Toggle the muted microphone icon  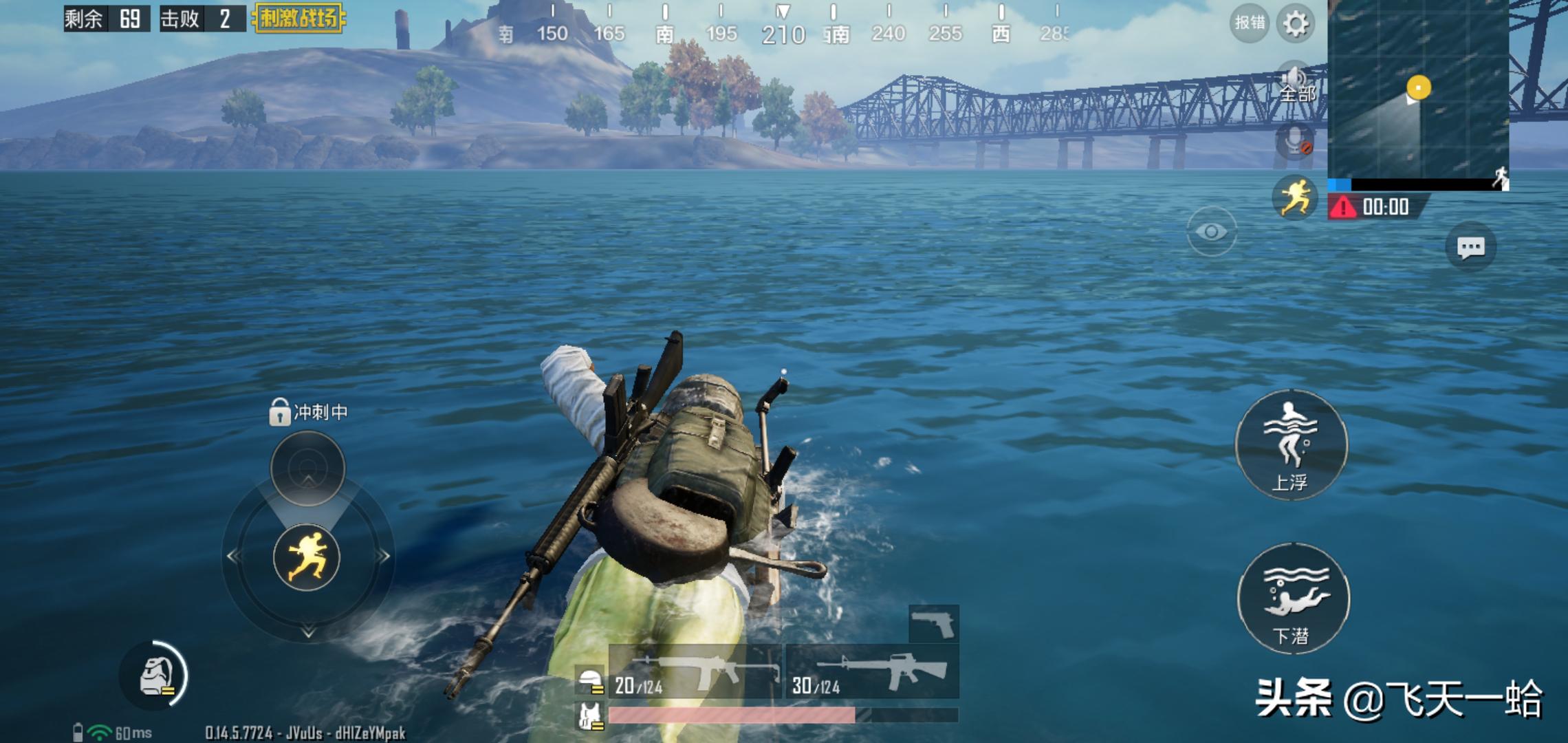click(1294, 142)
